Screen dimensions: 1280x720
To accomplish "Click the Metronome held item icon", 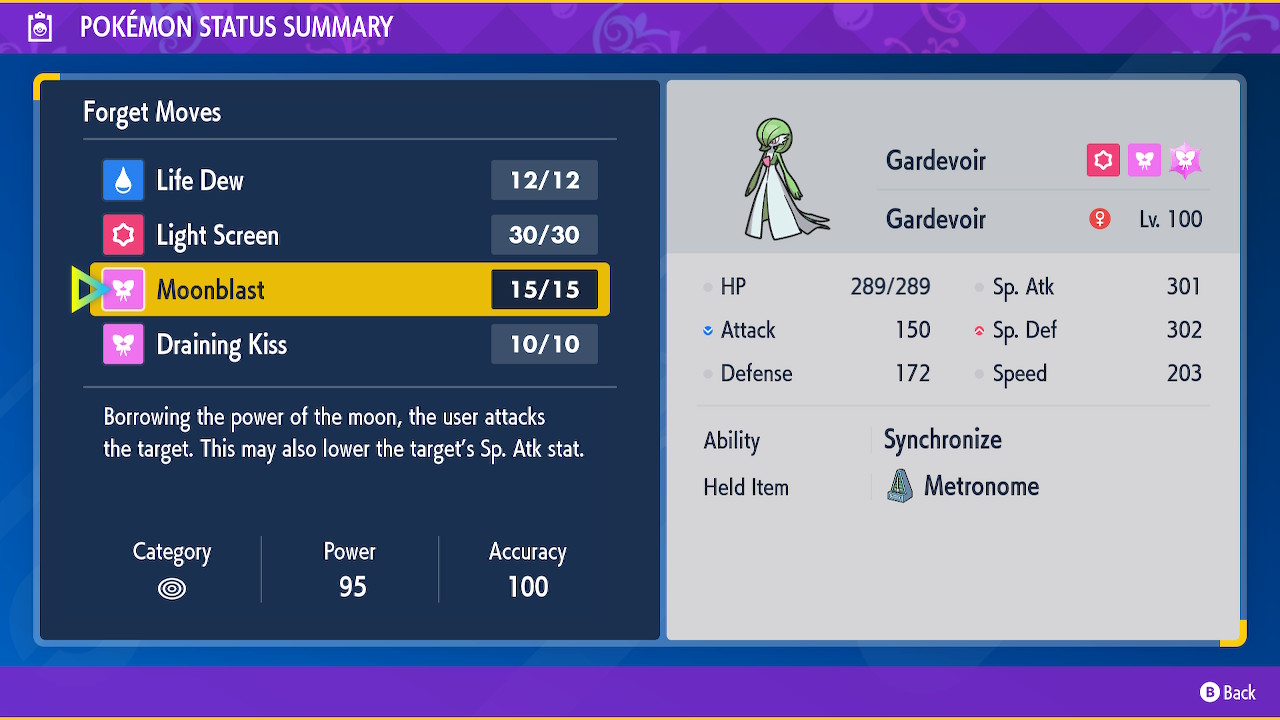I will (898, 487).
